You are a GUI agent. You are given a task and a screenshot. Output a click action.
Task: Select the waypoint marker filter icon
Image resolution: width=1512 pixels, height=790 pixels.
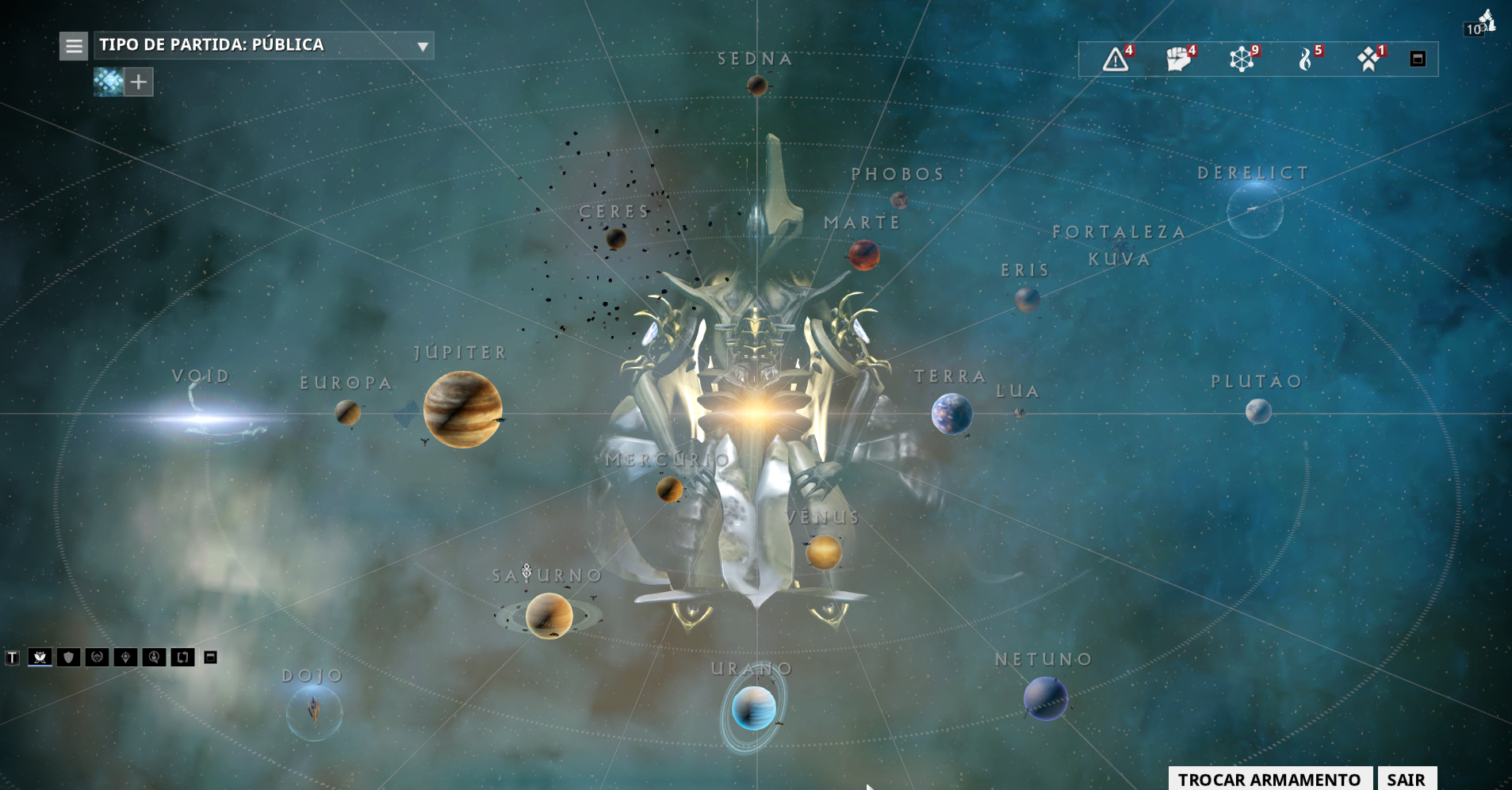click(x=126, y=657)
